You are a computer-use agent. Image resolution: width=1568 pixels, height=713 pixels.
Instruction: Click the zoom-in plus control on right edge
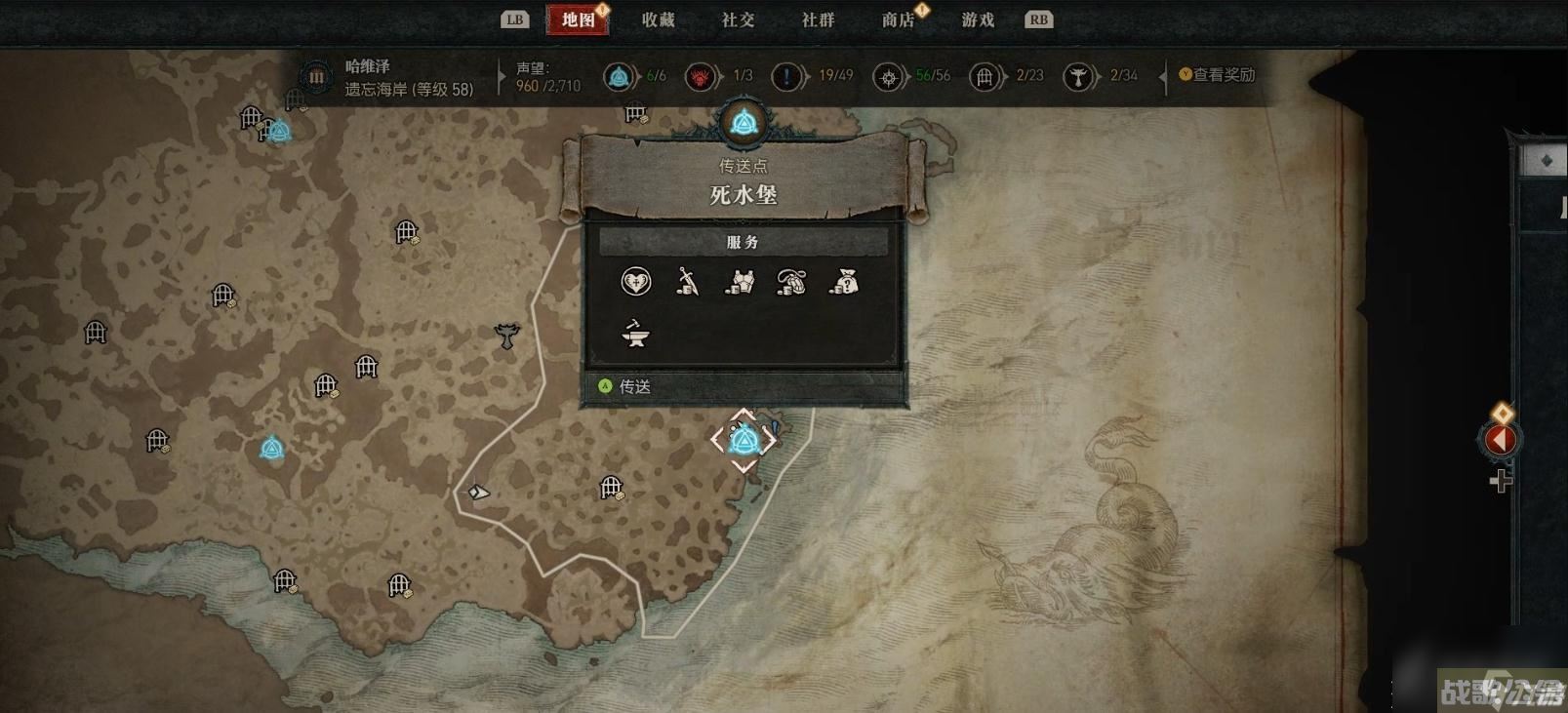1499,480
